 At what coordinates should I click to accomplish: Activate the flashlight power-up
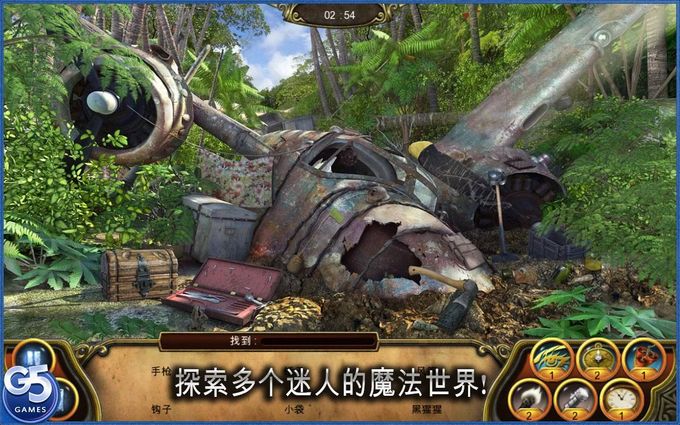pyautogui.click(x=575, y=397)
